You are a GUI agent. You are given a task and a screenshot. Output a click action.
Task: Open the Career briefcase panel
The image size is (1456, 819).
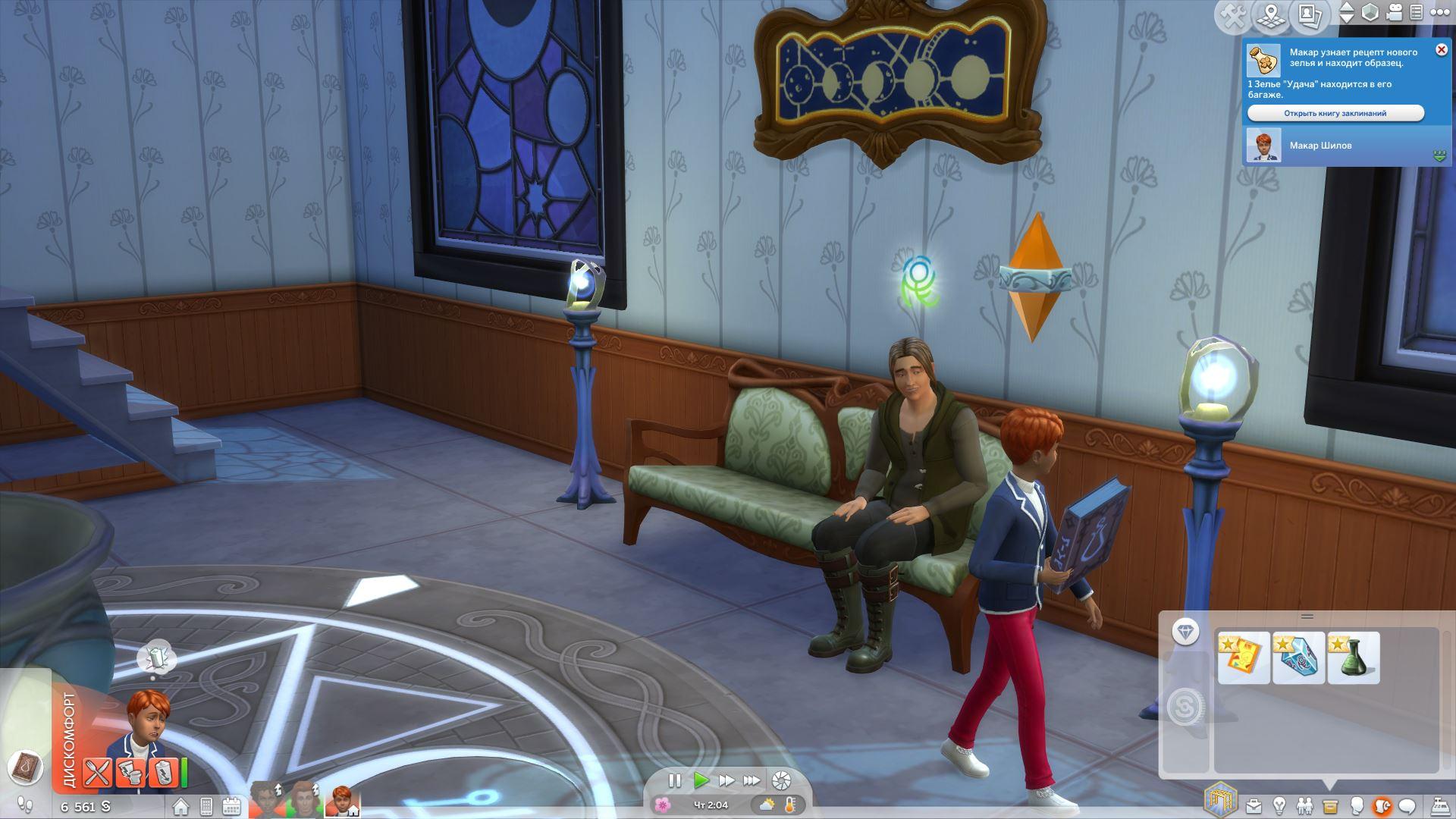click(x=1254, y=805)
